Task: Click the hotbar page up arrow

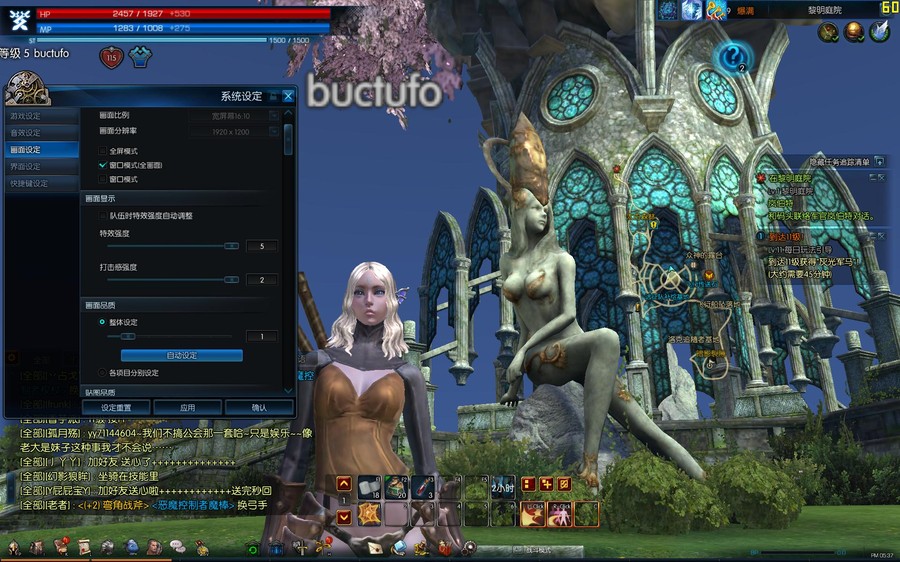Action: [344, 484]
